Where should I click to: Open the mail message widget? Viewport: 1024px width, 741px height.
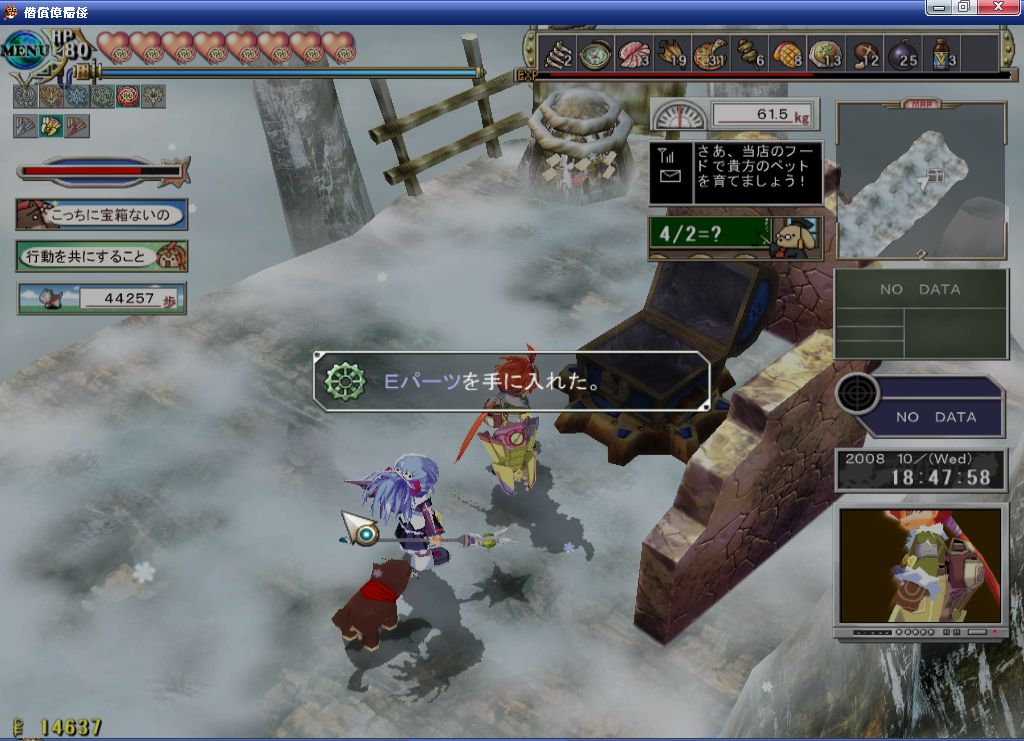(x=670, y=173)
